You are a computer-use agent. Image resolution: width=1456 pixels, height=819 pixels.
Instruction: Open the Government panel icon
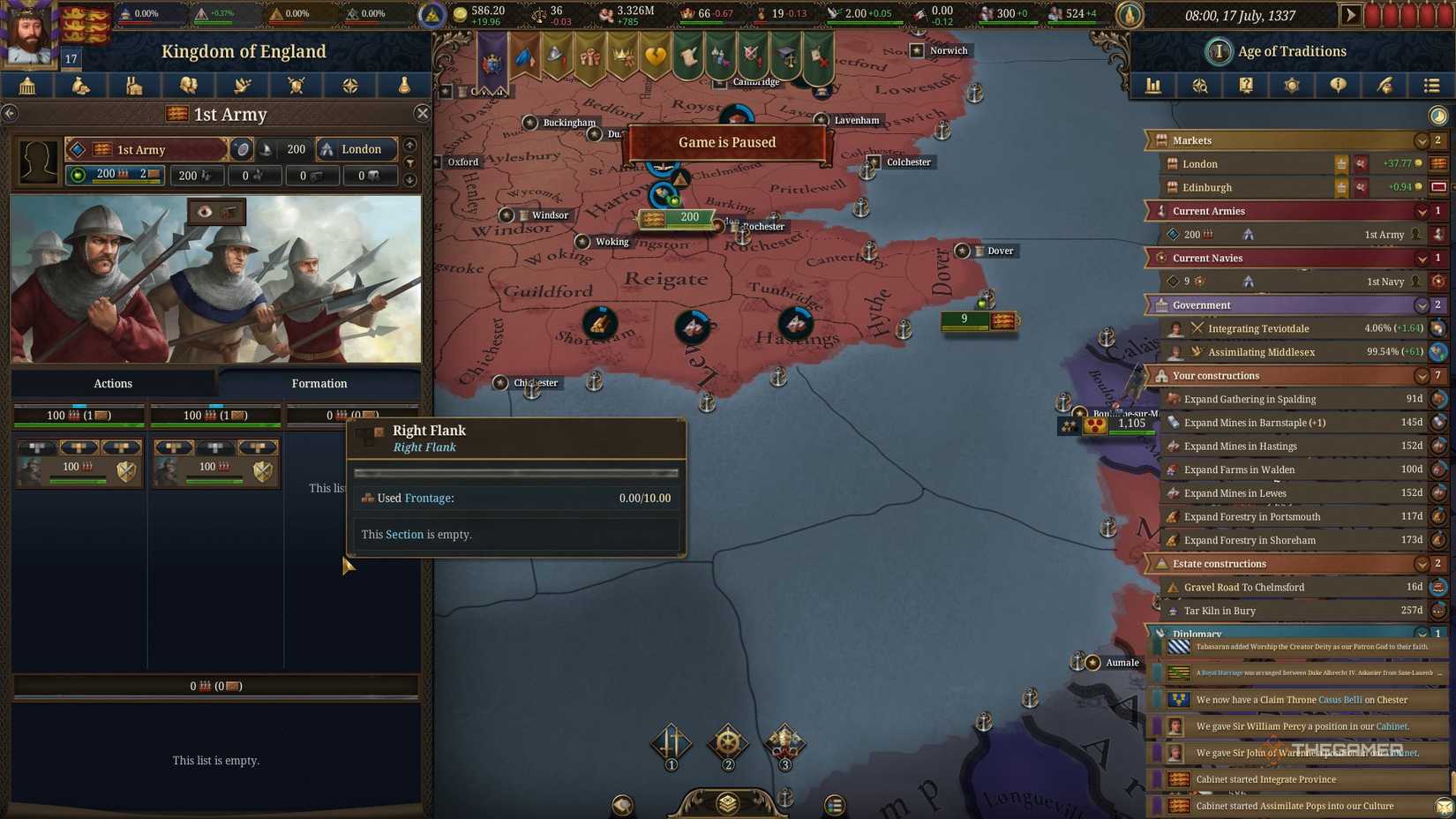(x=27, y=86)
